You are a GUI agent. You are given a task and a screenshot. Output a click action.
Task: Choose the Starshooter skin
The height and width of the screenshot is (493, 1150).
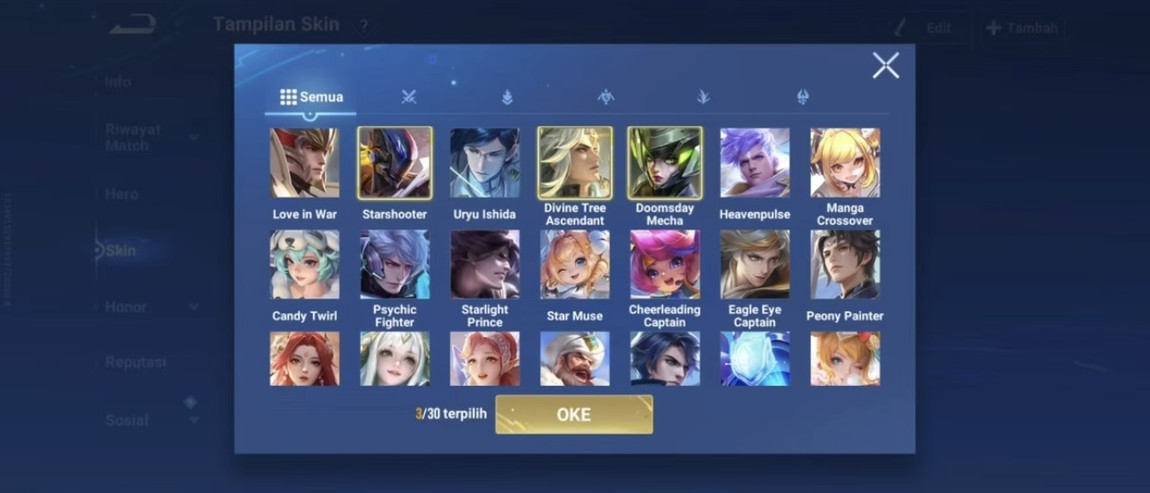[x=395, y=163]
